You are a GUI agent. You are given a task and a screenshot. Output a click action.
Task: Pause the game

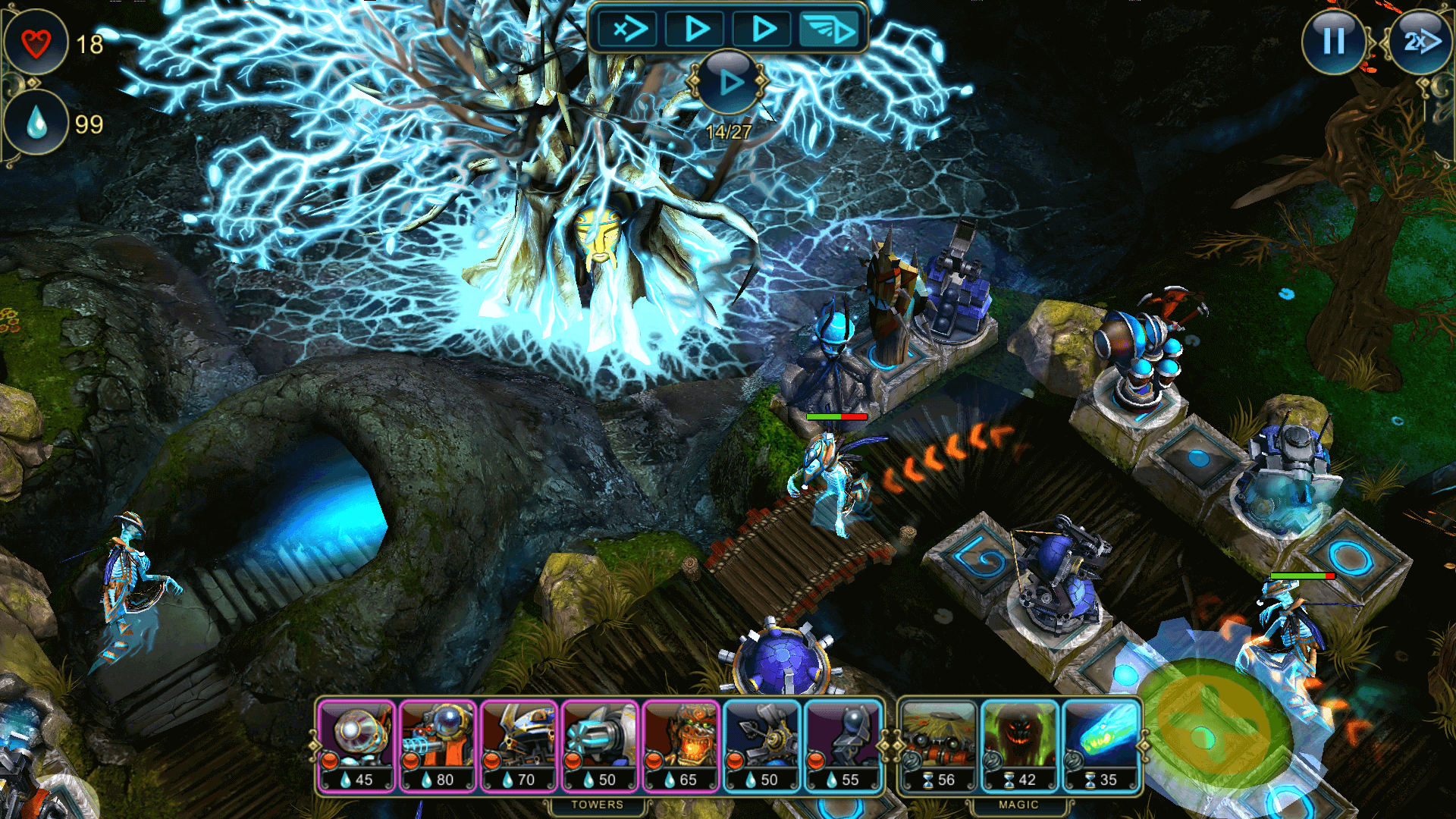(1333, 41)
